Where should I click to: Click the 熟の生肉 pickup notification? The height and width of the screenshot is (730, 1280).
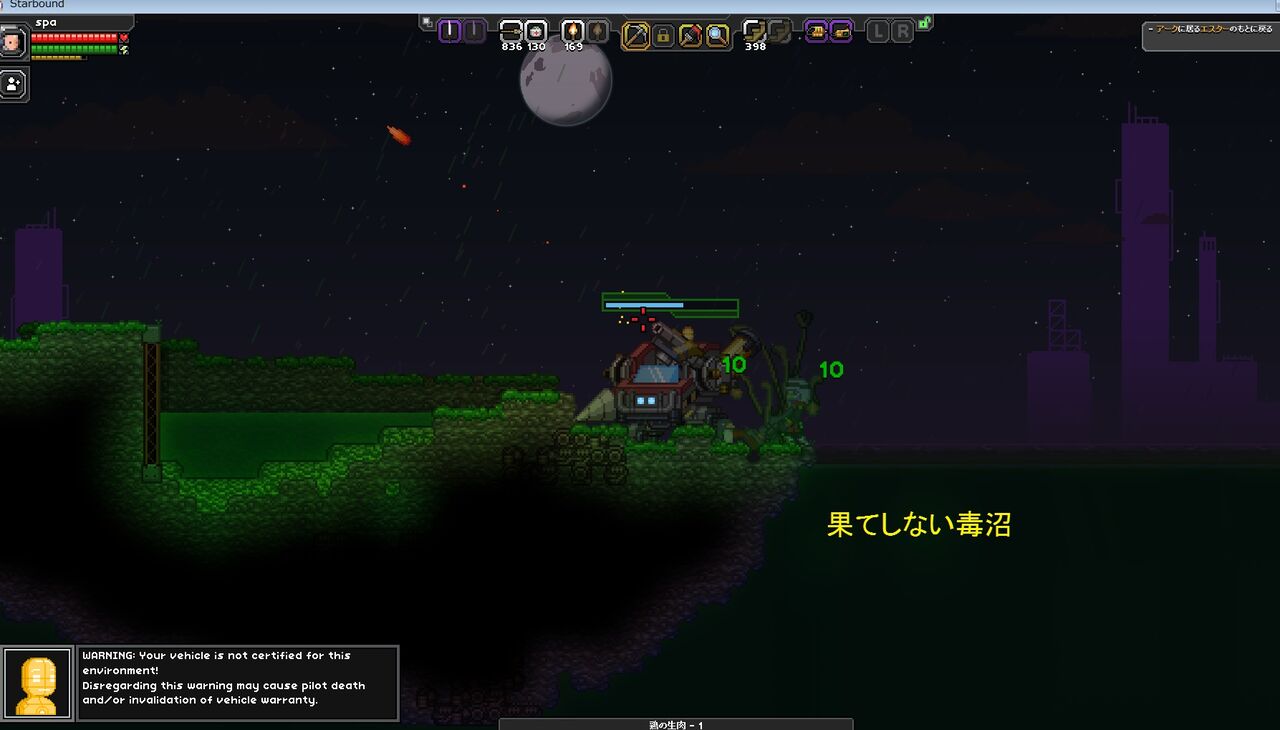675,725
